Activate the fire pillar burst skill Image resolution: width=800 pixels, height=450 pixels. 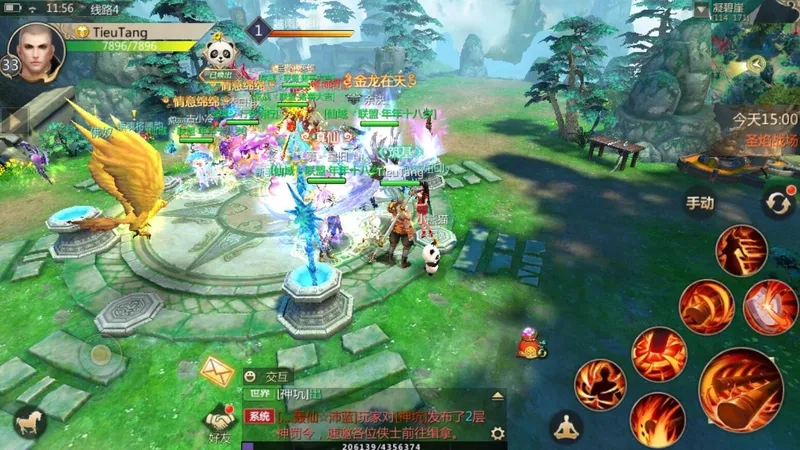click(659, 354)
